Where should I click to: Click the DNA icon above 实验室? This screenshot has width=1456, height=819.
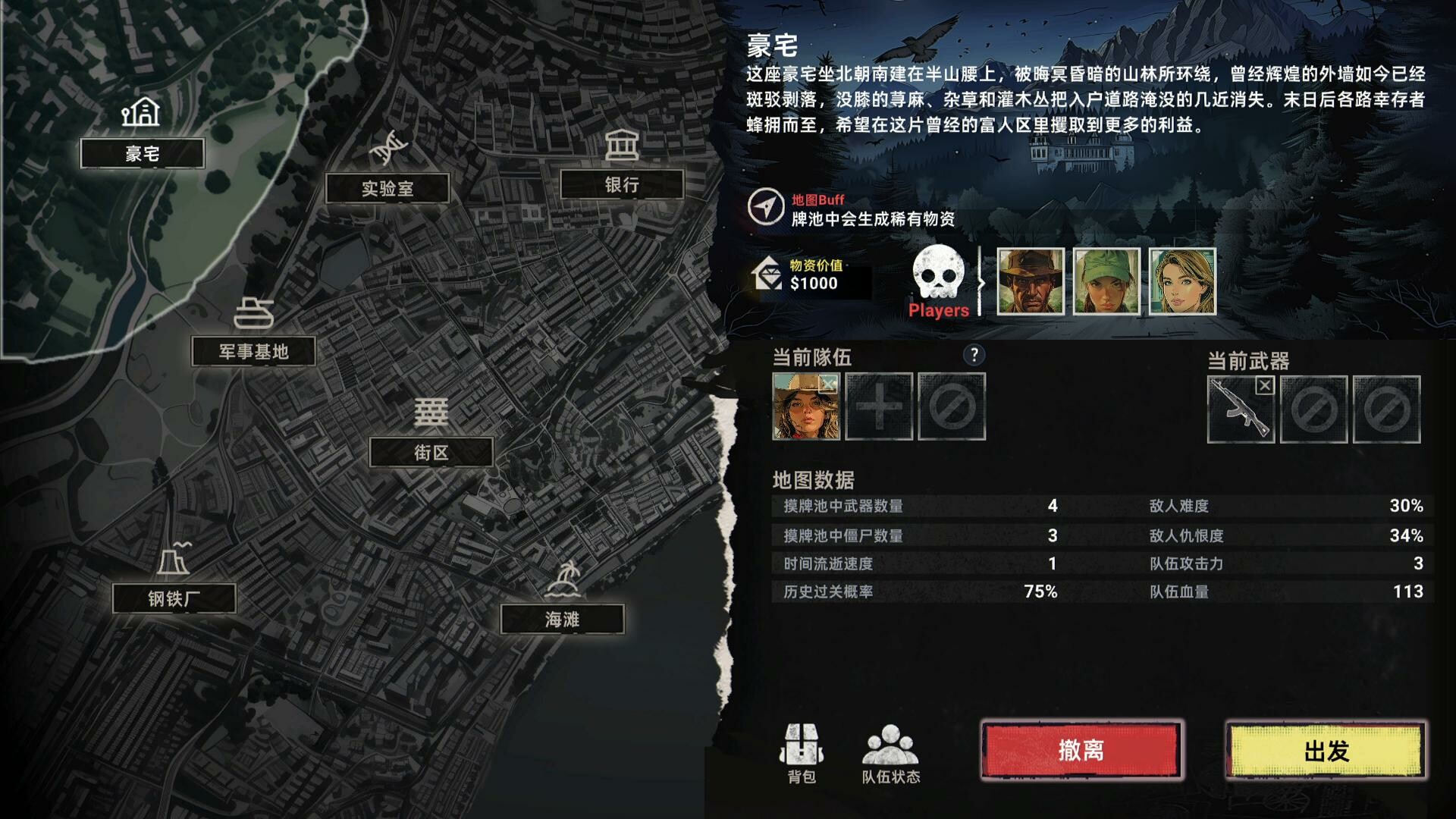pyautogui.click(x=388, y=148)
